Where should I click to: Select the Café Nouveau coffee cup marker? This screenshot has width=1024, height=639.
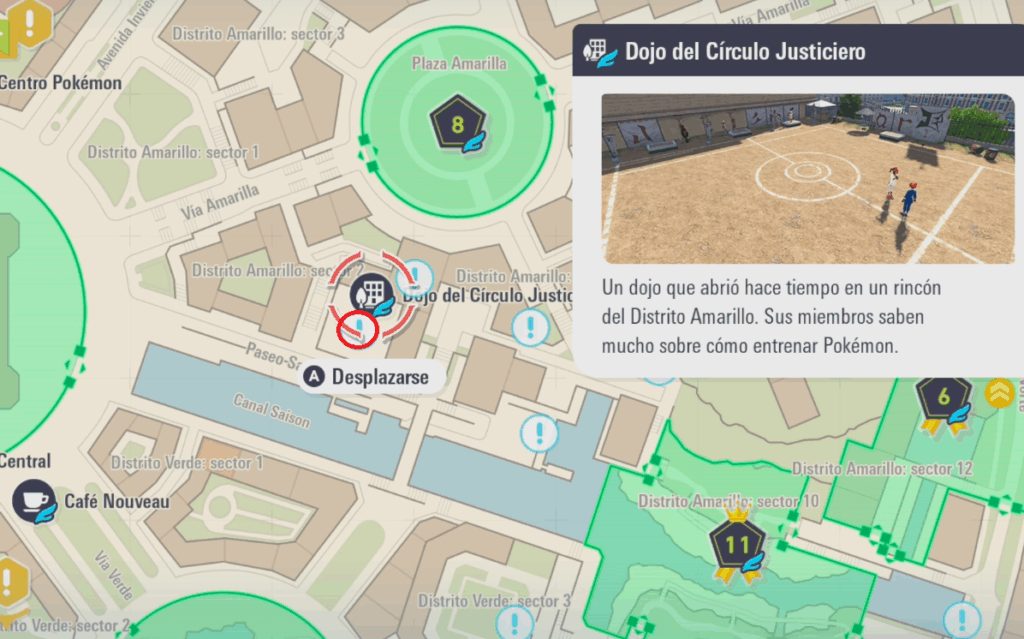point(36,501)
